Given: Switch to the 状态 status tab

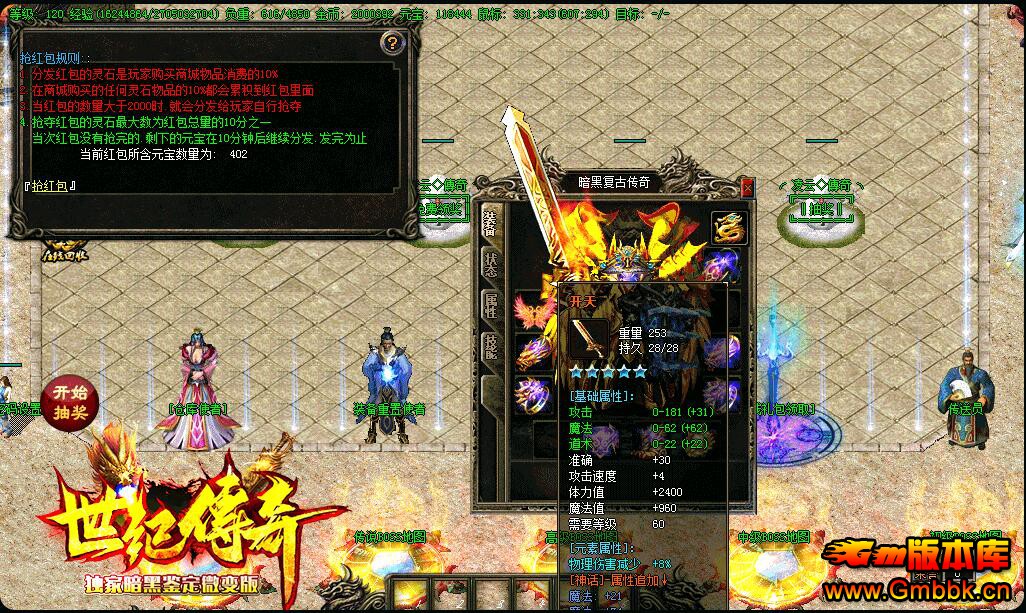Looking at the screenshot, I should [490, 264].
